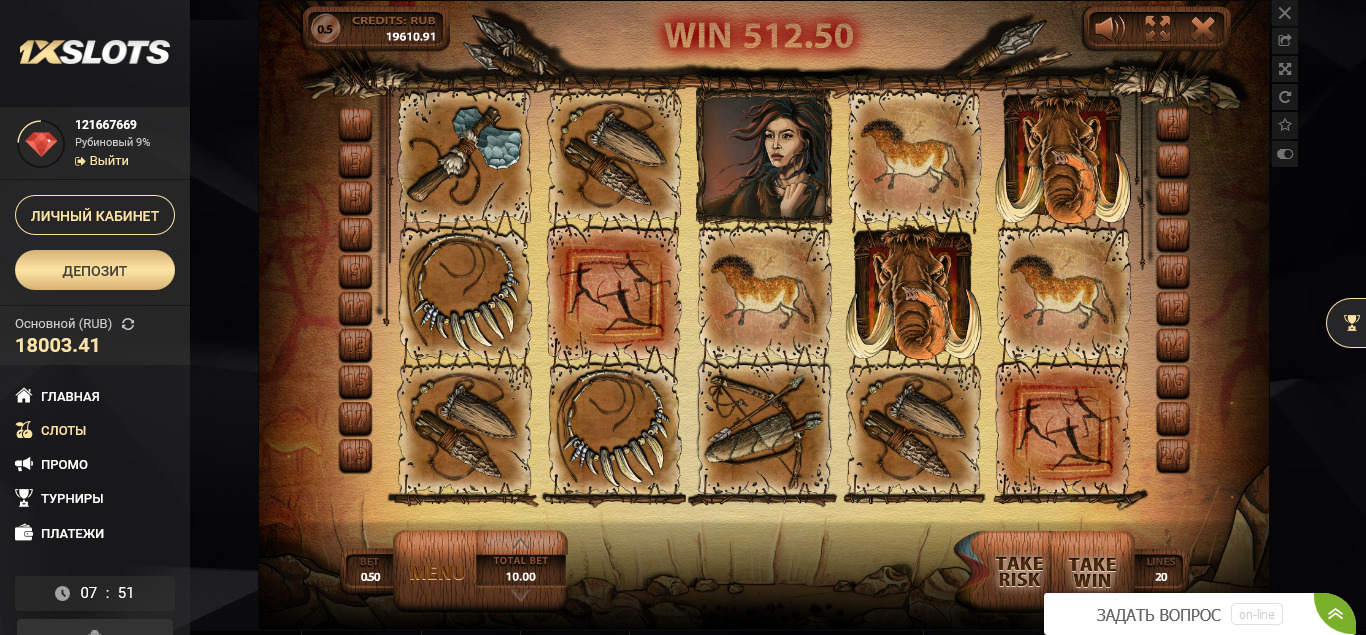The height and width of the screenshot is (635, 1366).
Task: Select payline number 20 marker
Action: click(x=1172, y=453)
